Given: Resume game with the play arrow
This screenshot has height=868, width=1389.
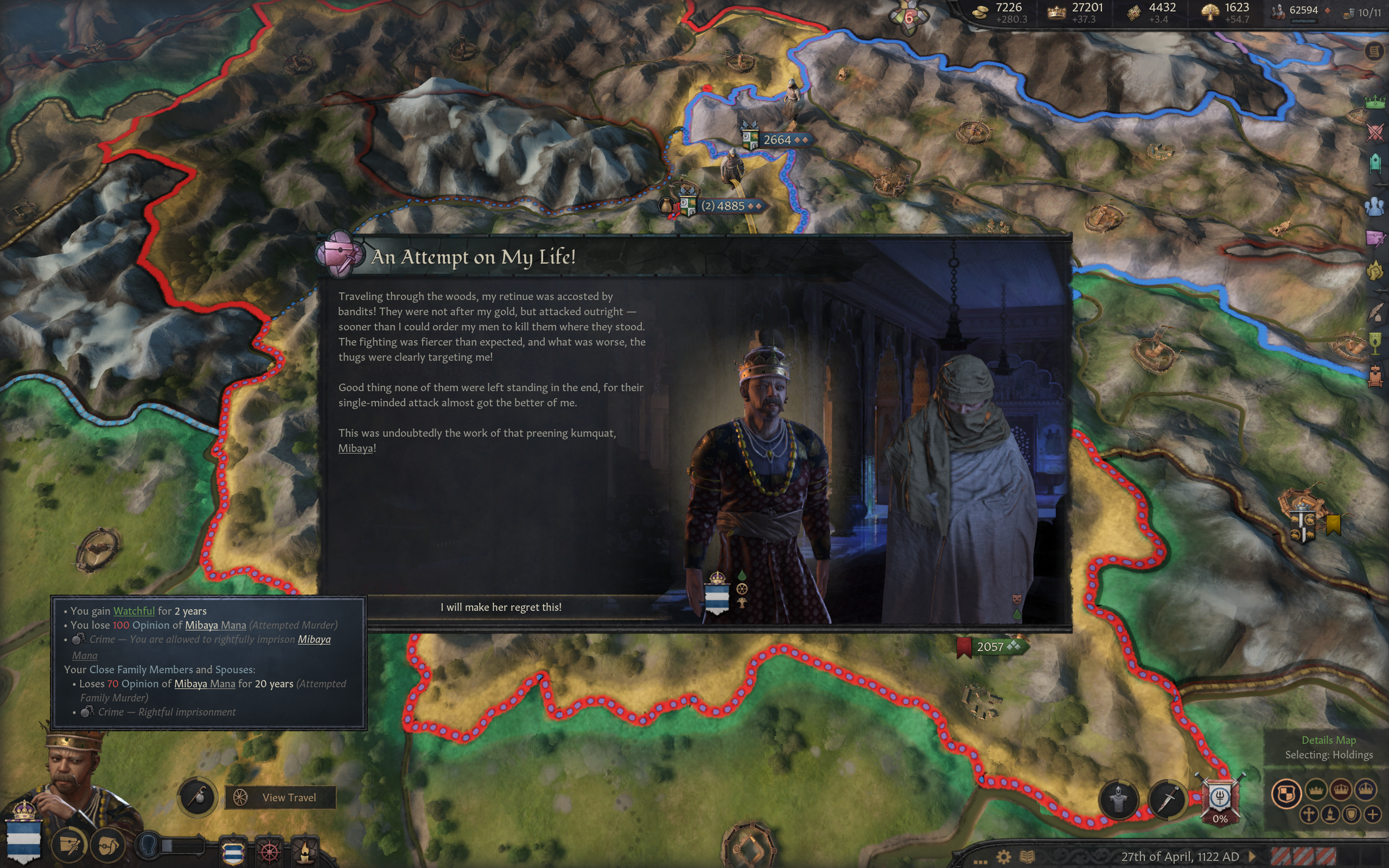Looking at the screenshot, I should pyautogui.click(x=1252, y=857).
